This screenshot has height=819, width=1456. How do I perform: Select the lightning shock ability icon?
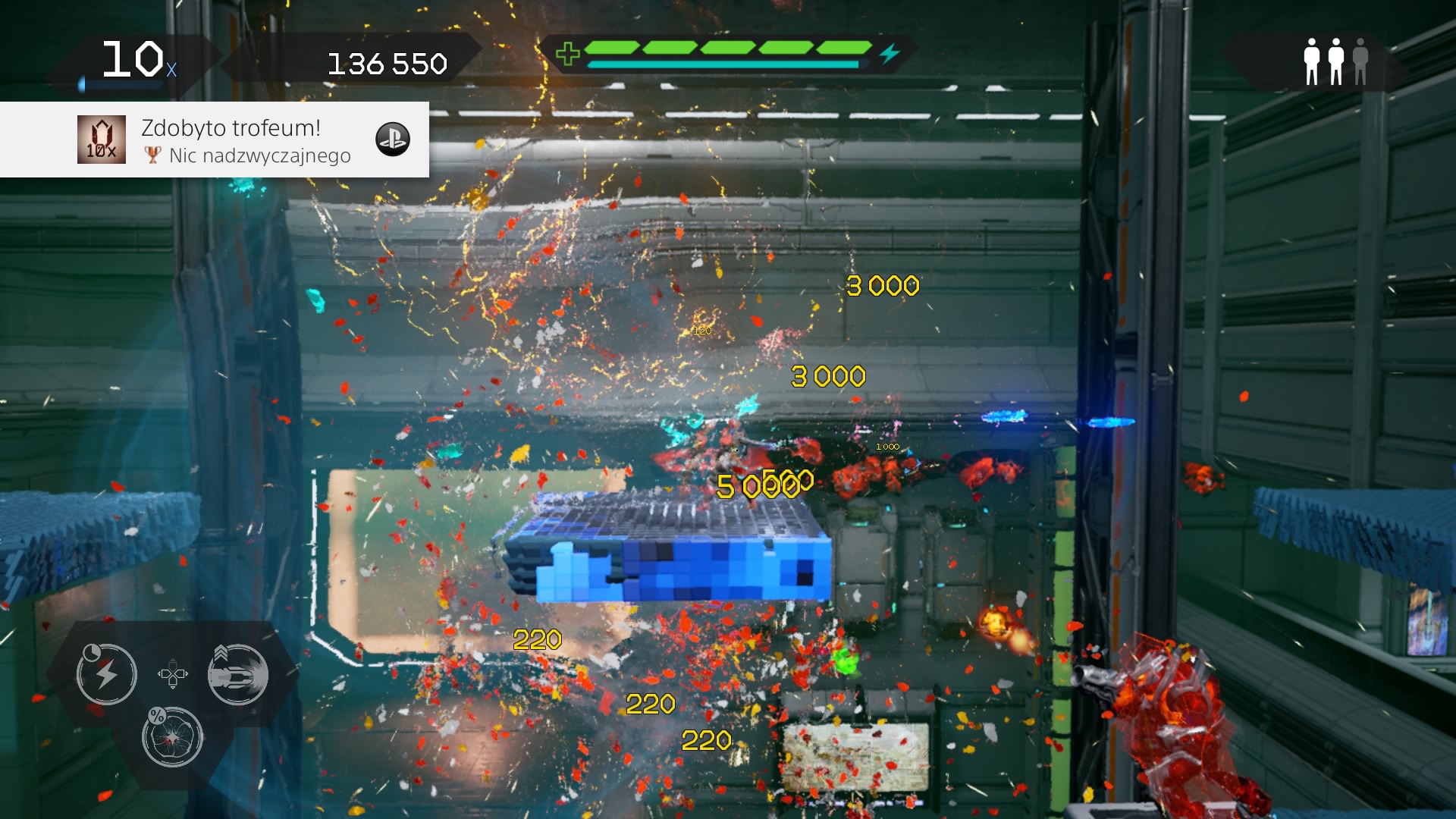coord(106,673)
